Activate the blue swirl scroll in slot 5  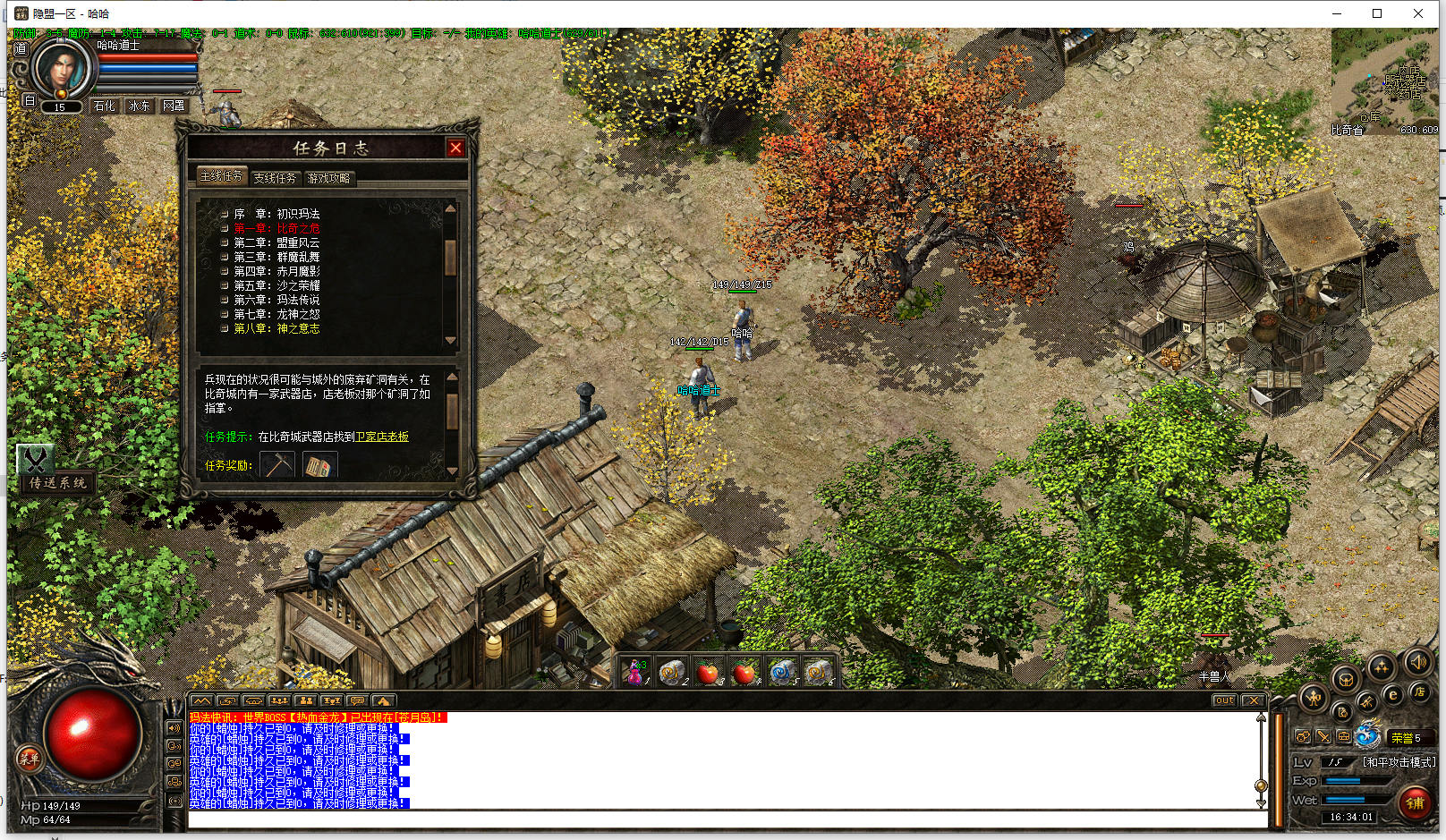pos(782,672)
